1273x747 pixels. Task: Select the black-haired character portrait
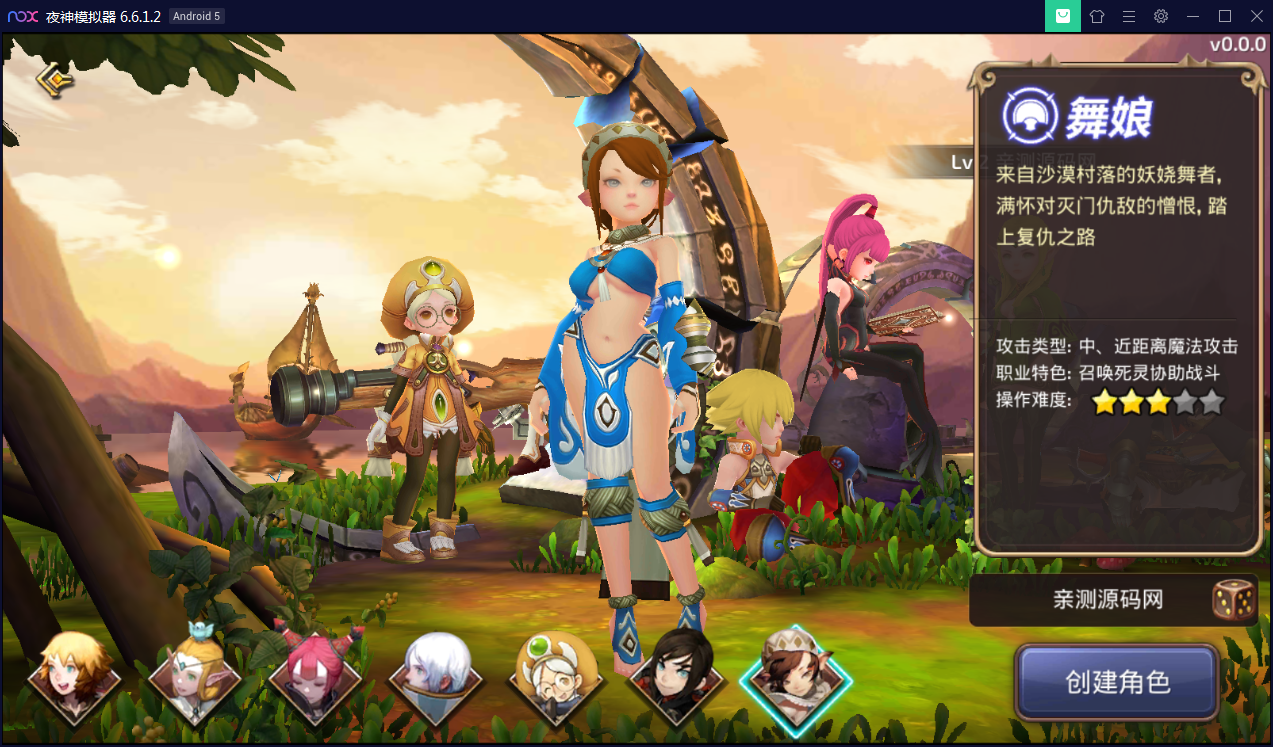[676, 678]
